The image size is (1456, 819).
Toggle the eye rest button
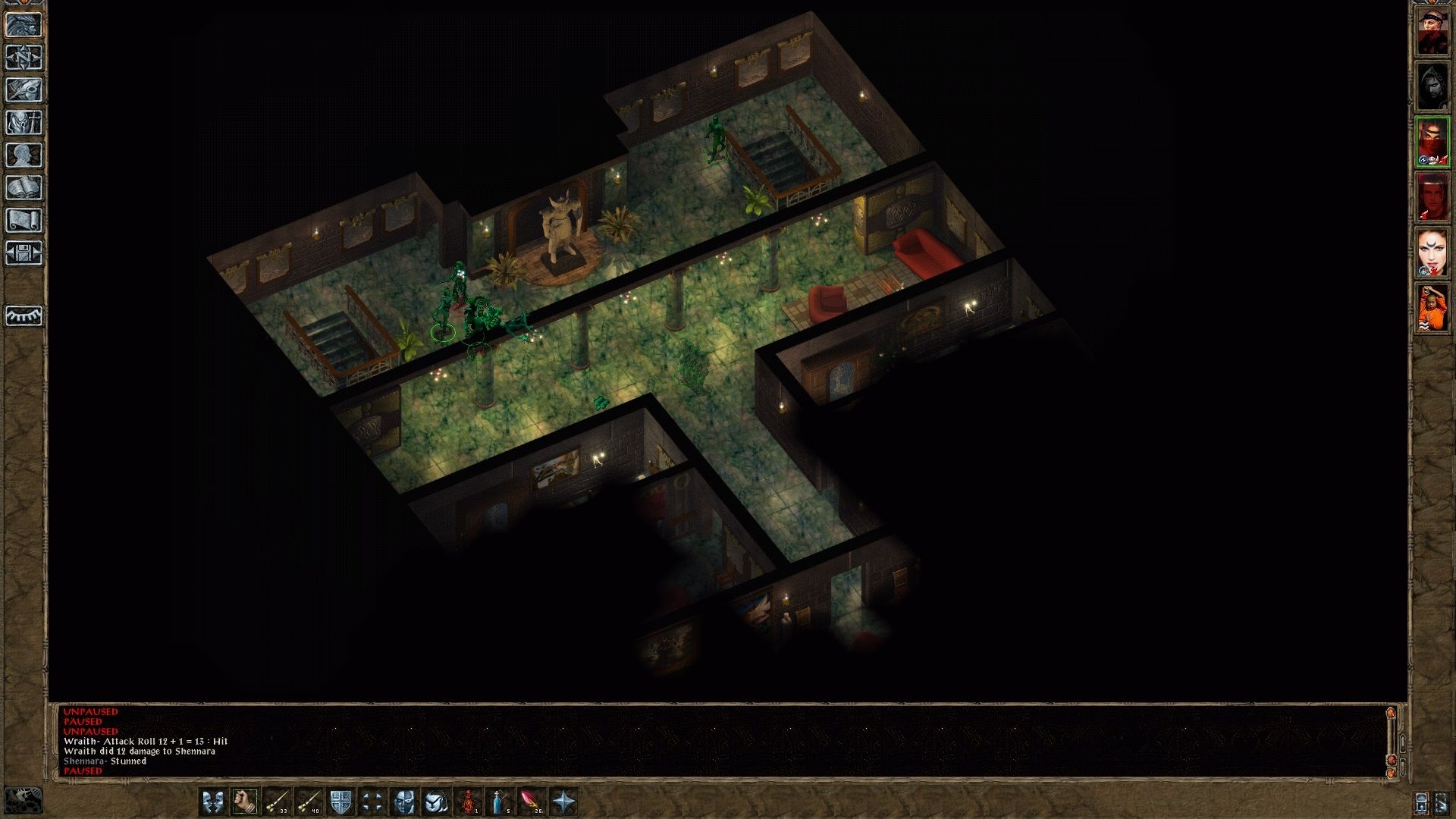coord(24,315)
